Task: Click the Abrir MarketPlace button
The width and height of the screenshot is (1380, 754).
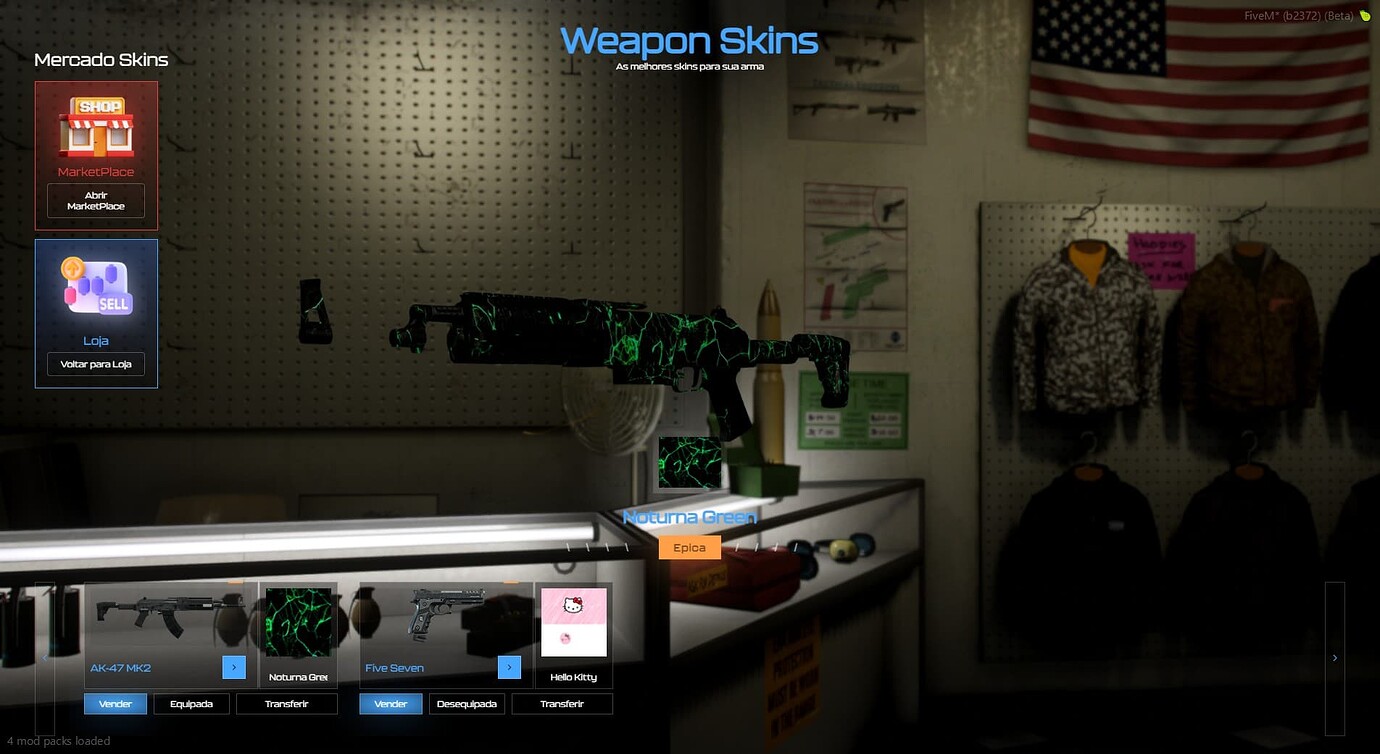Action: (x=95, y=200)
